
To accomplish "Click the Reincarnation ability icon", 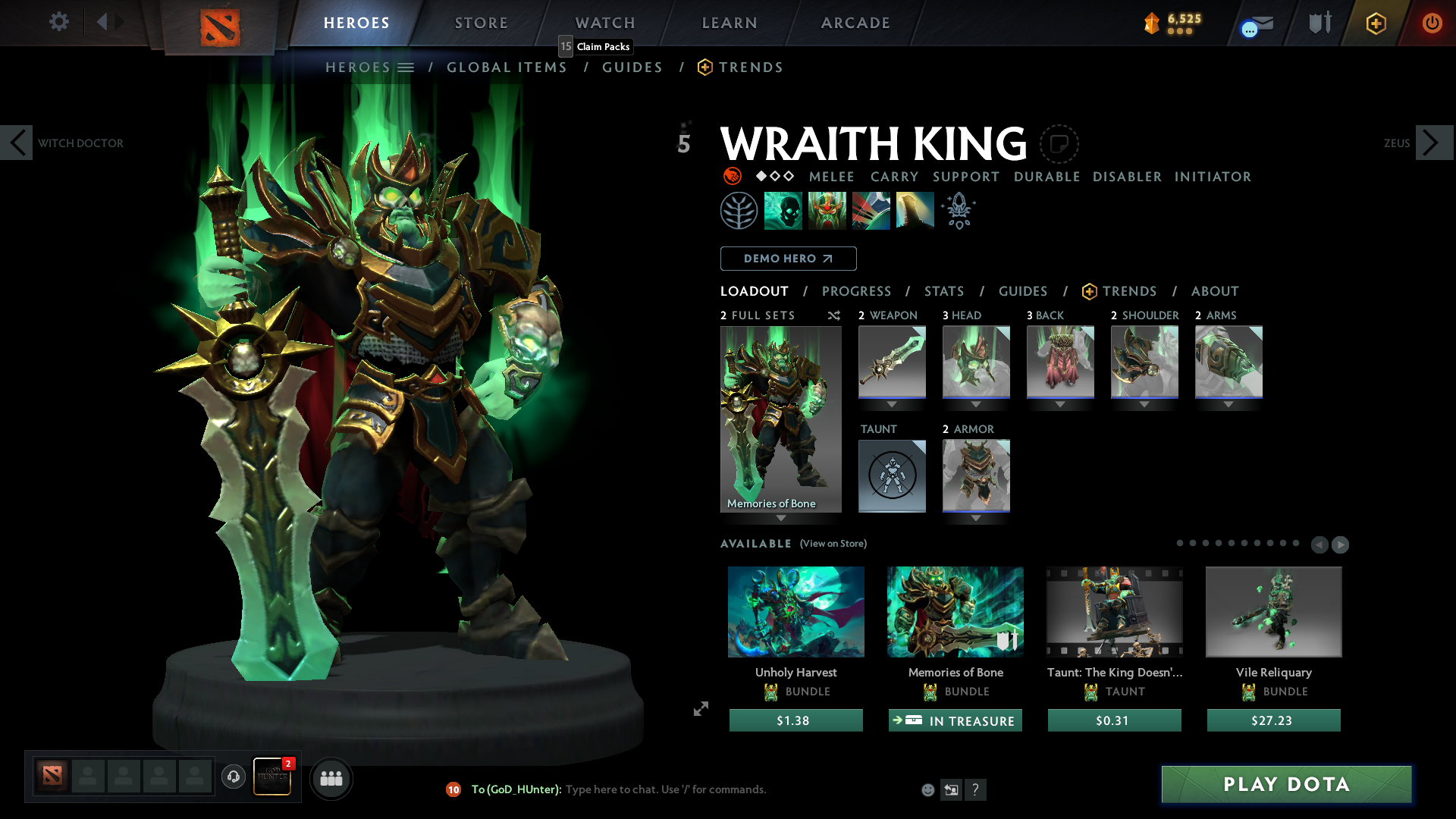I will tap(915, 210).
